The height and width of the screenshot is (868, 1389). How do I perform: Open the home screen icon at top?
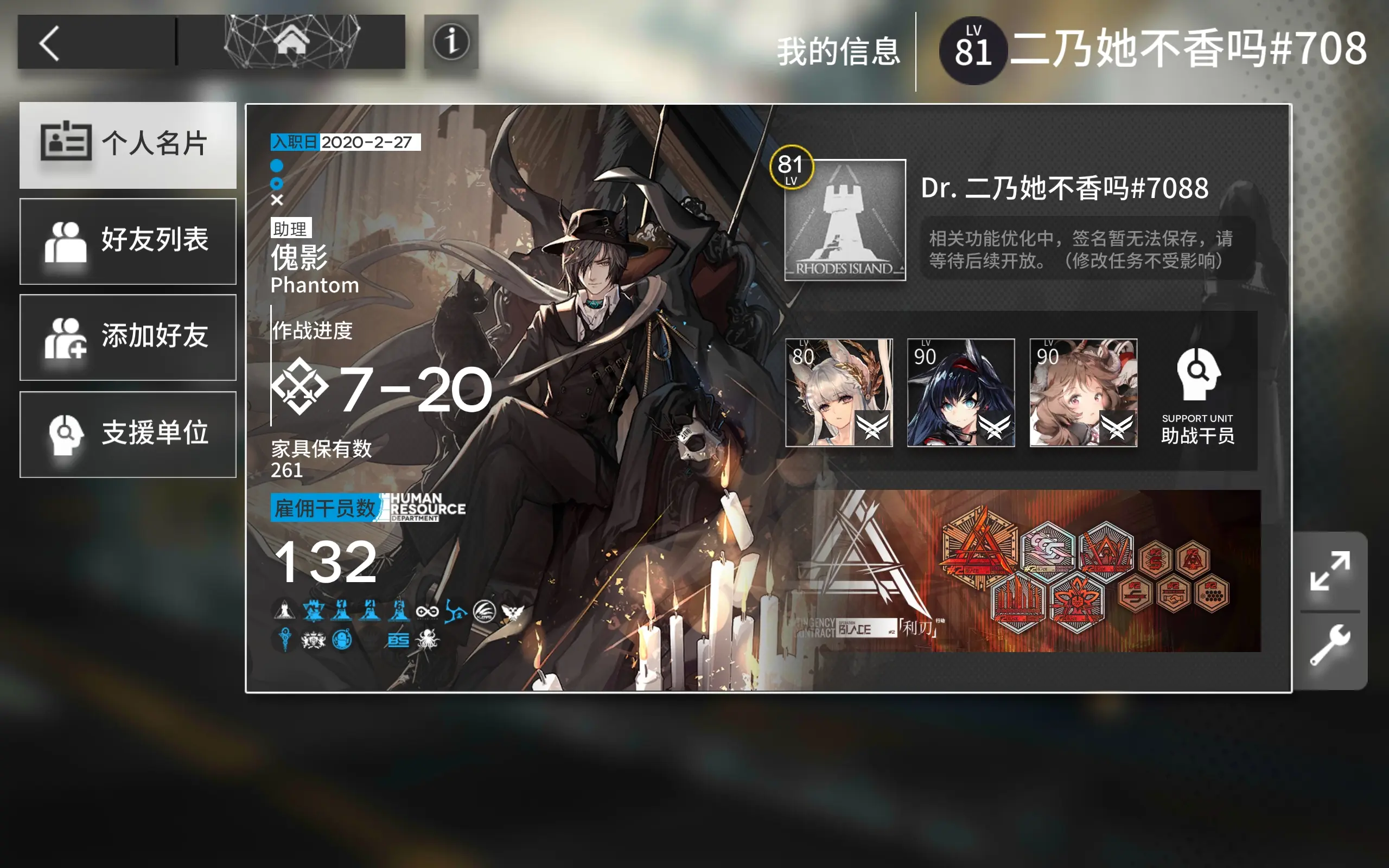coord(294,42)
